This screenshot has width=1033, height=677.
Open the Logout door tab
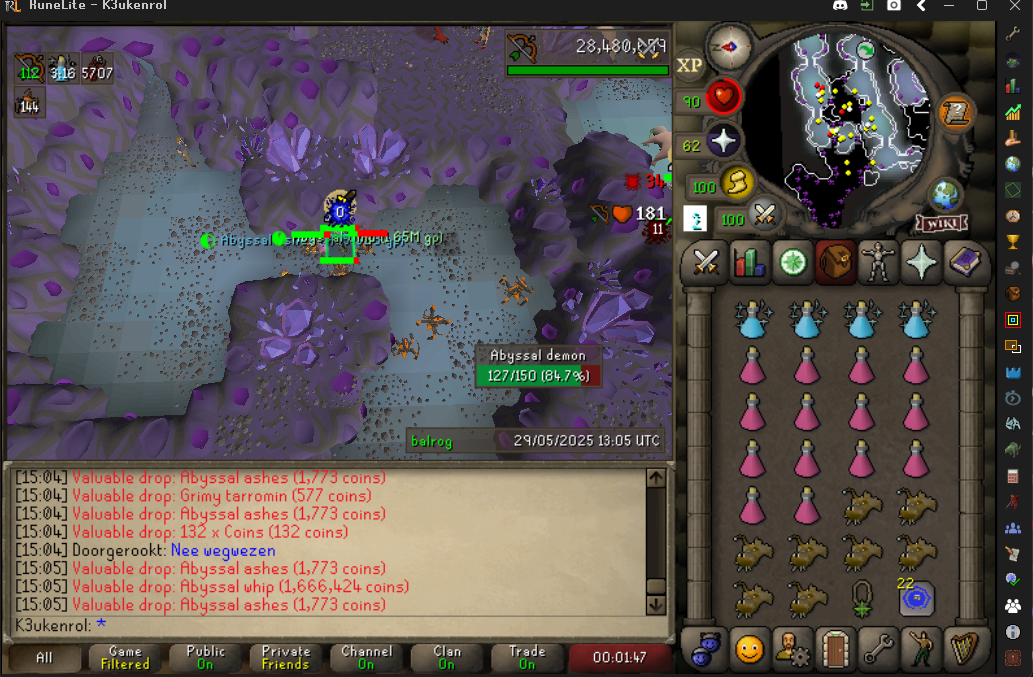835,650
